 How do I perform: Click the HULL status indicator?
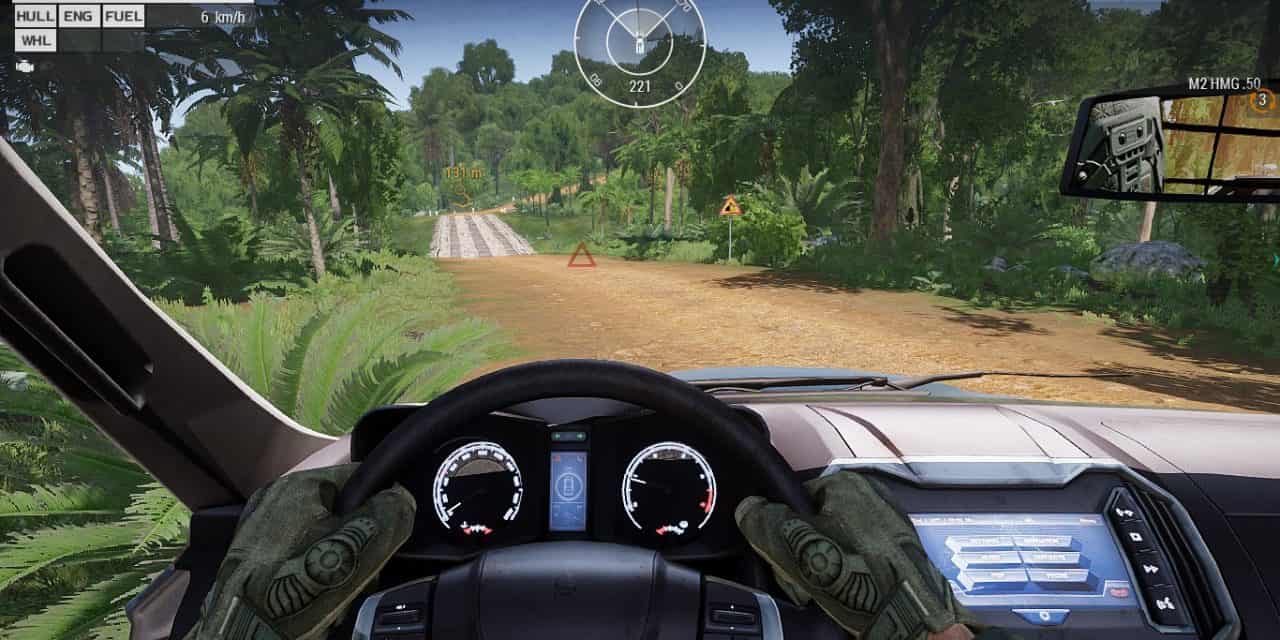point(35,16)
